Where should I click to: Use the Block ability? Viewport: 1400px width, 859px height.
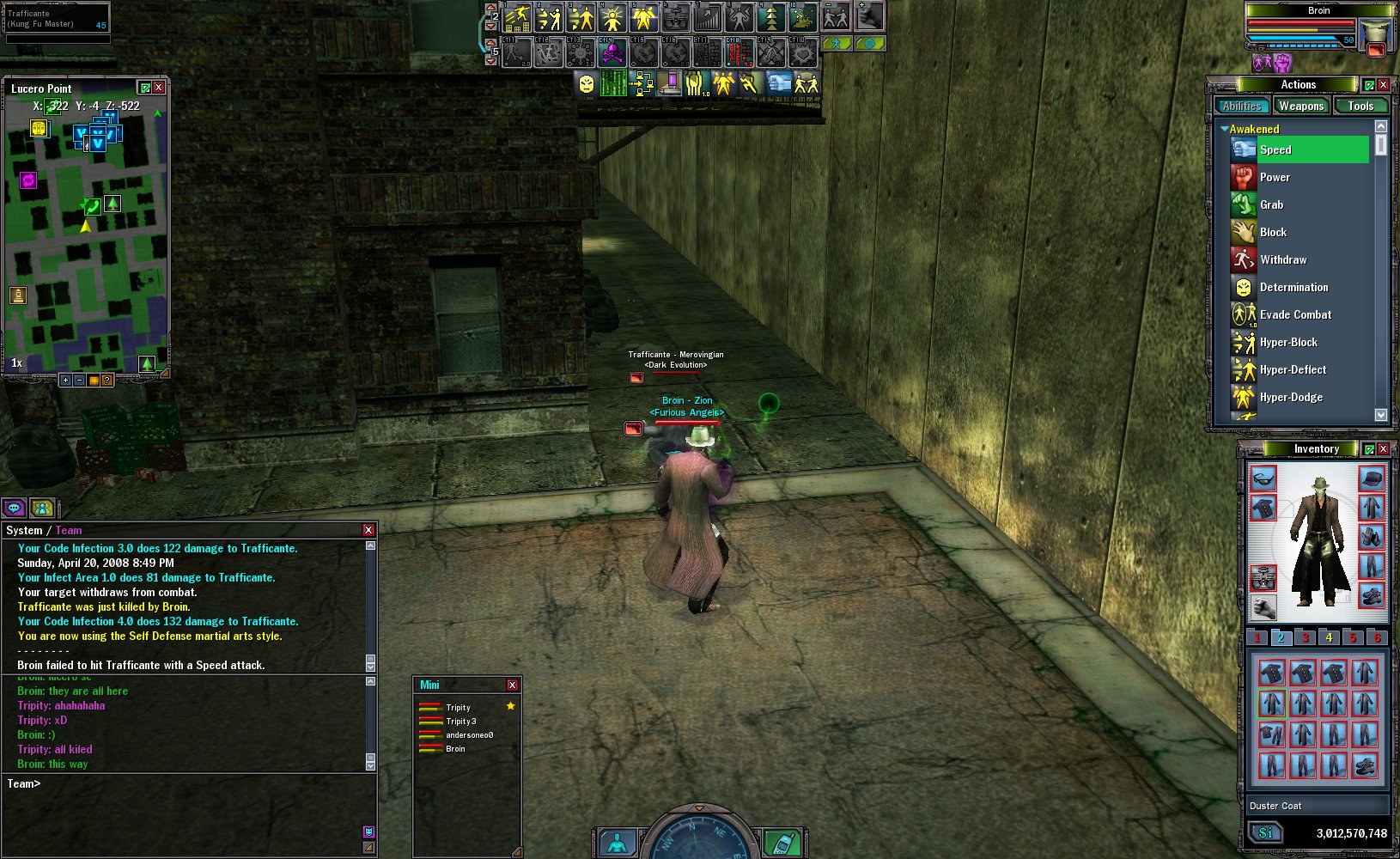point(1273,232)
